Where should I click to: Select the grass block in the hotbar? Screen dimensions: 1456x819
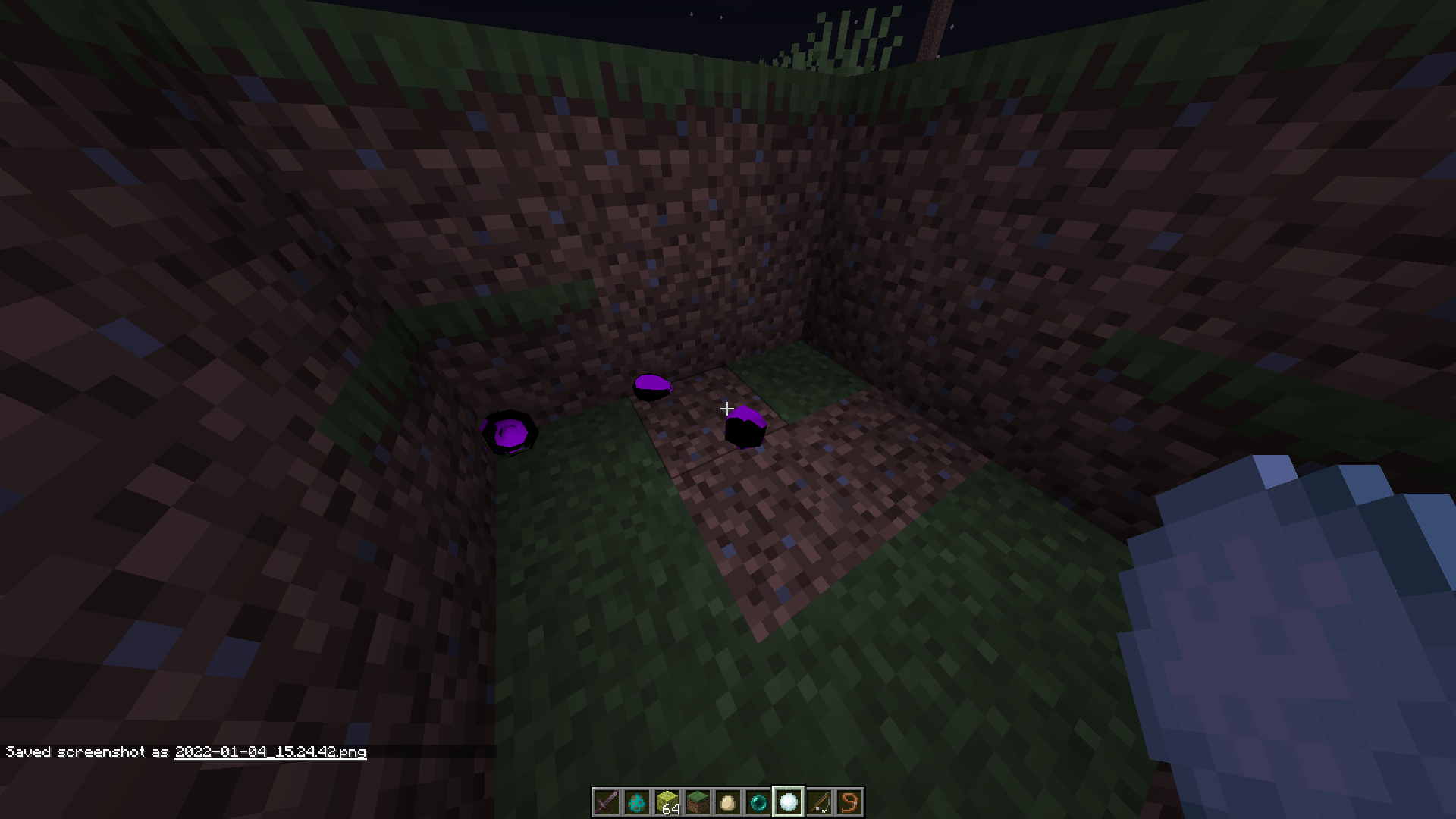click(697, 802)
